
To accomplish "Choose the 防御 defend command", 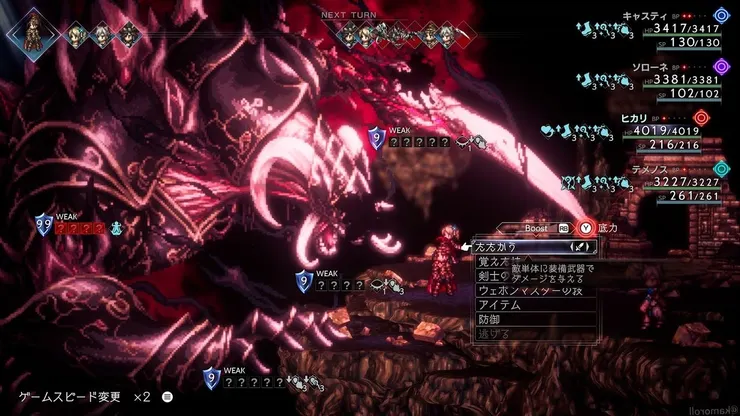I will [x=490, y=319].
